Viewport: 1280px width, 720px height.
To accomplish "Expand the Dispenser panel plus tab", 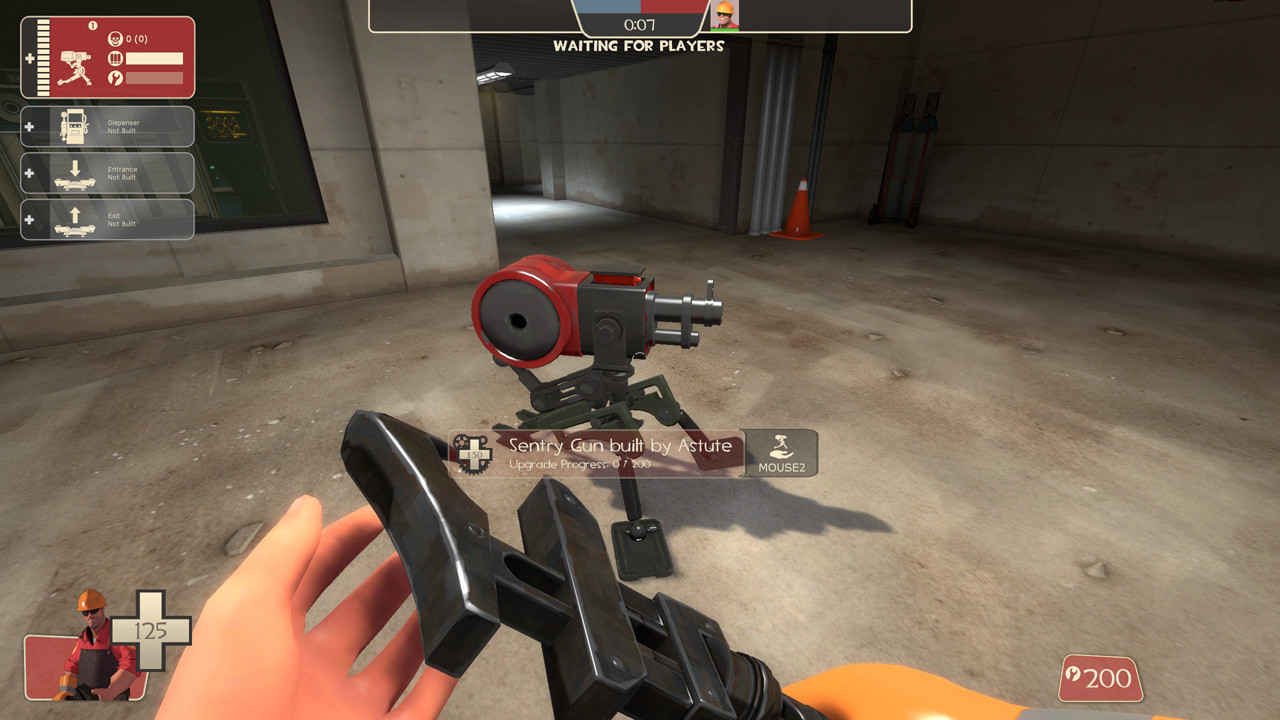I will point(30,128).
